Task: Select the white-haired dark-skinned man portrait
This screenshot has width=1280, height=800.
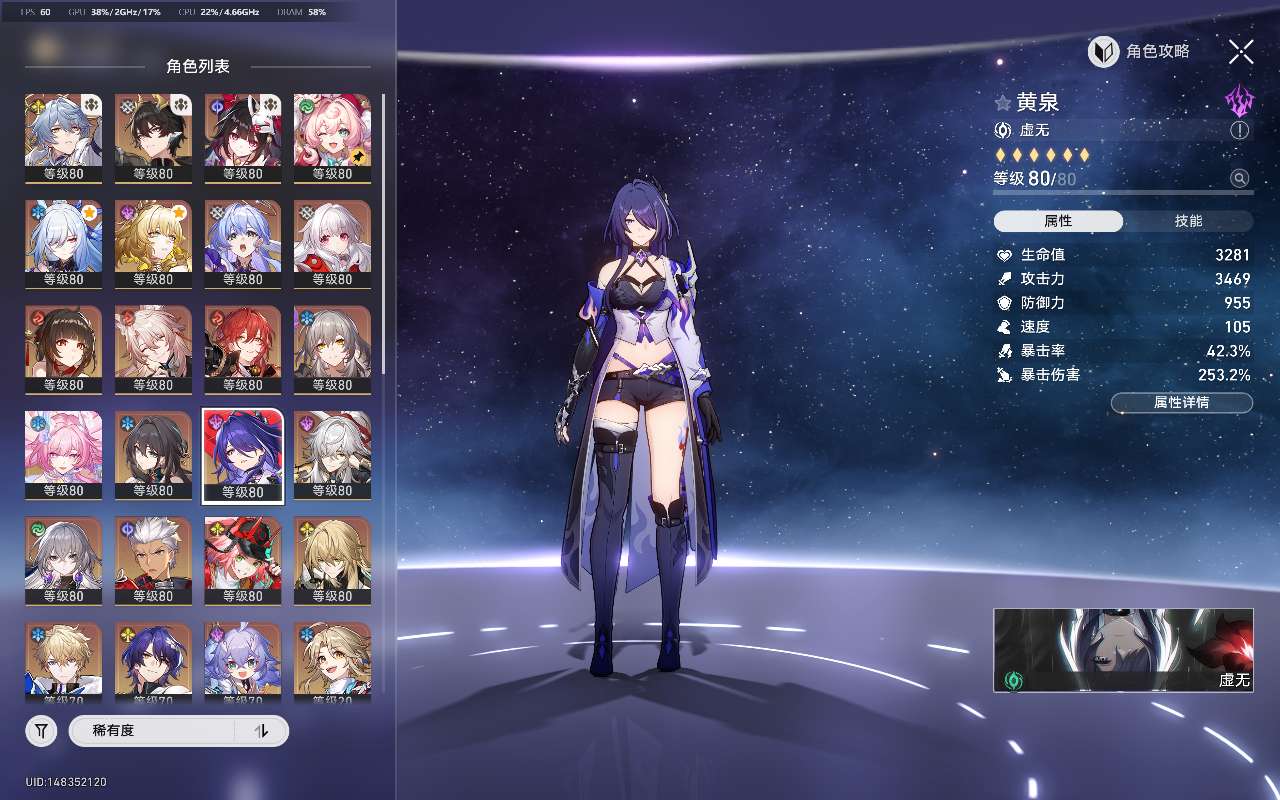Action: coord(153,560)
